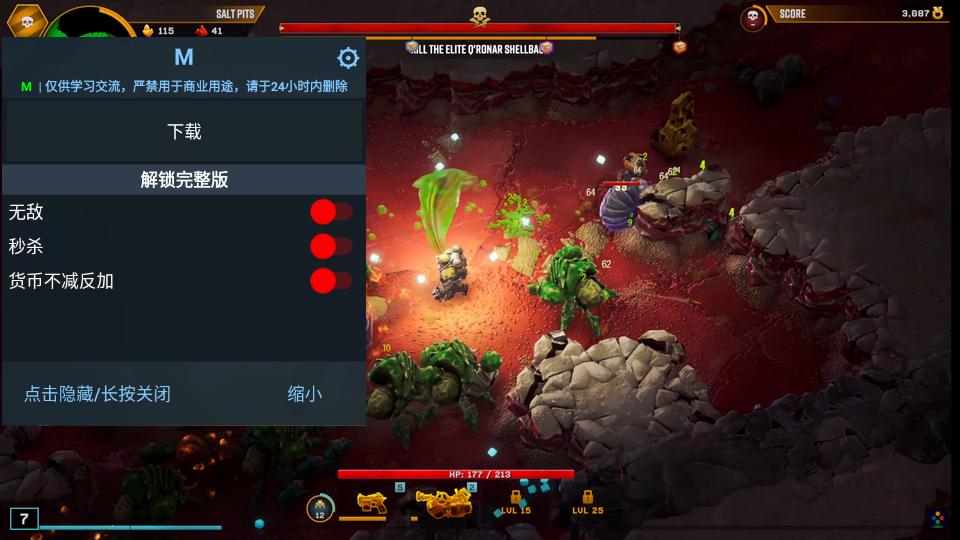Click the skull icon beside SCORE
The height and width of the screenshot is (540, 960).
tap(753, 18)
